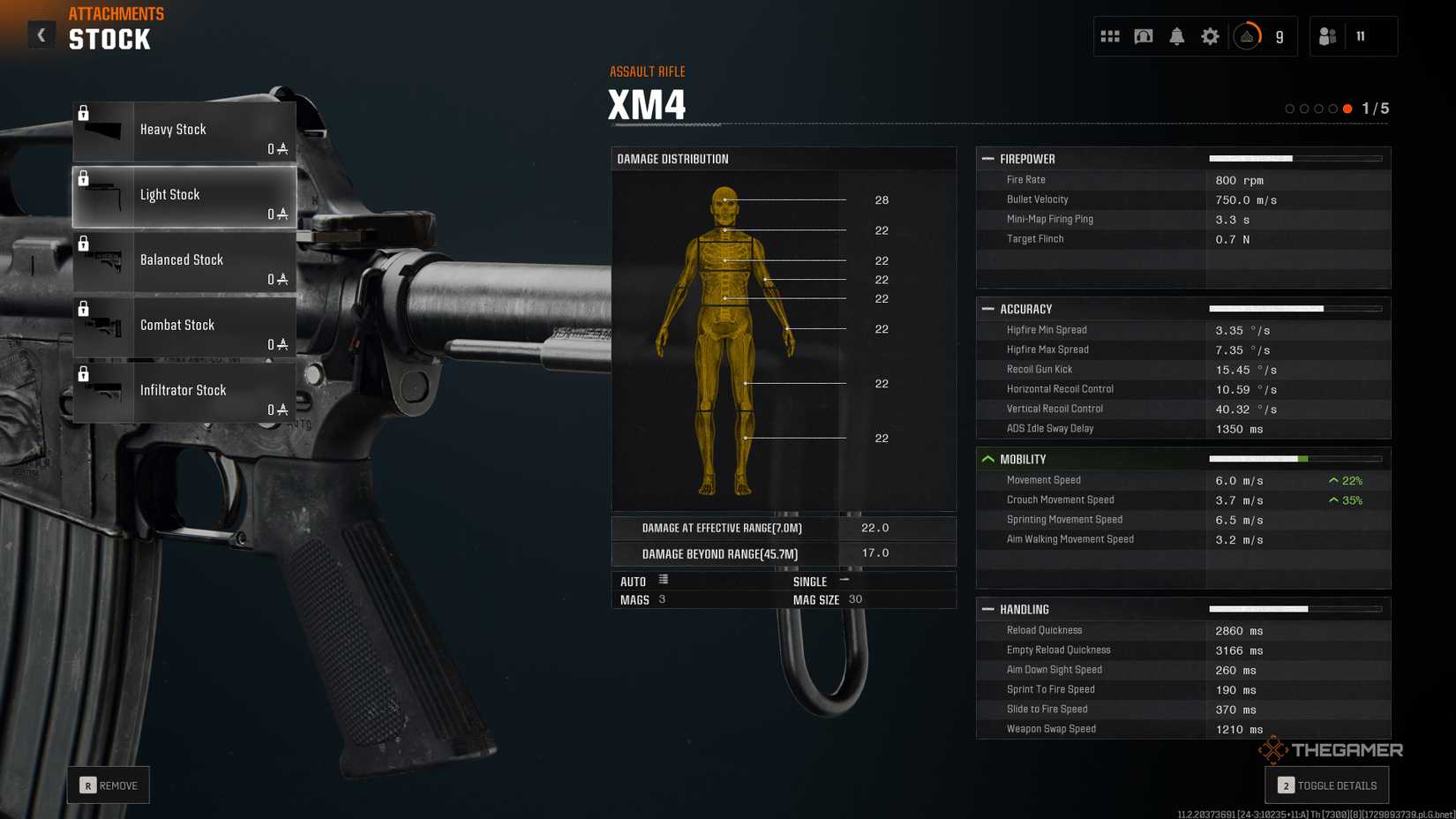Select the Heavy Stock attachment
Image resolution: width=1456 pixels, height=819 pixels.
184,131
